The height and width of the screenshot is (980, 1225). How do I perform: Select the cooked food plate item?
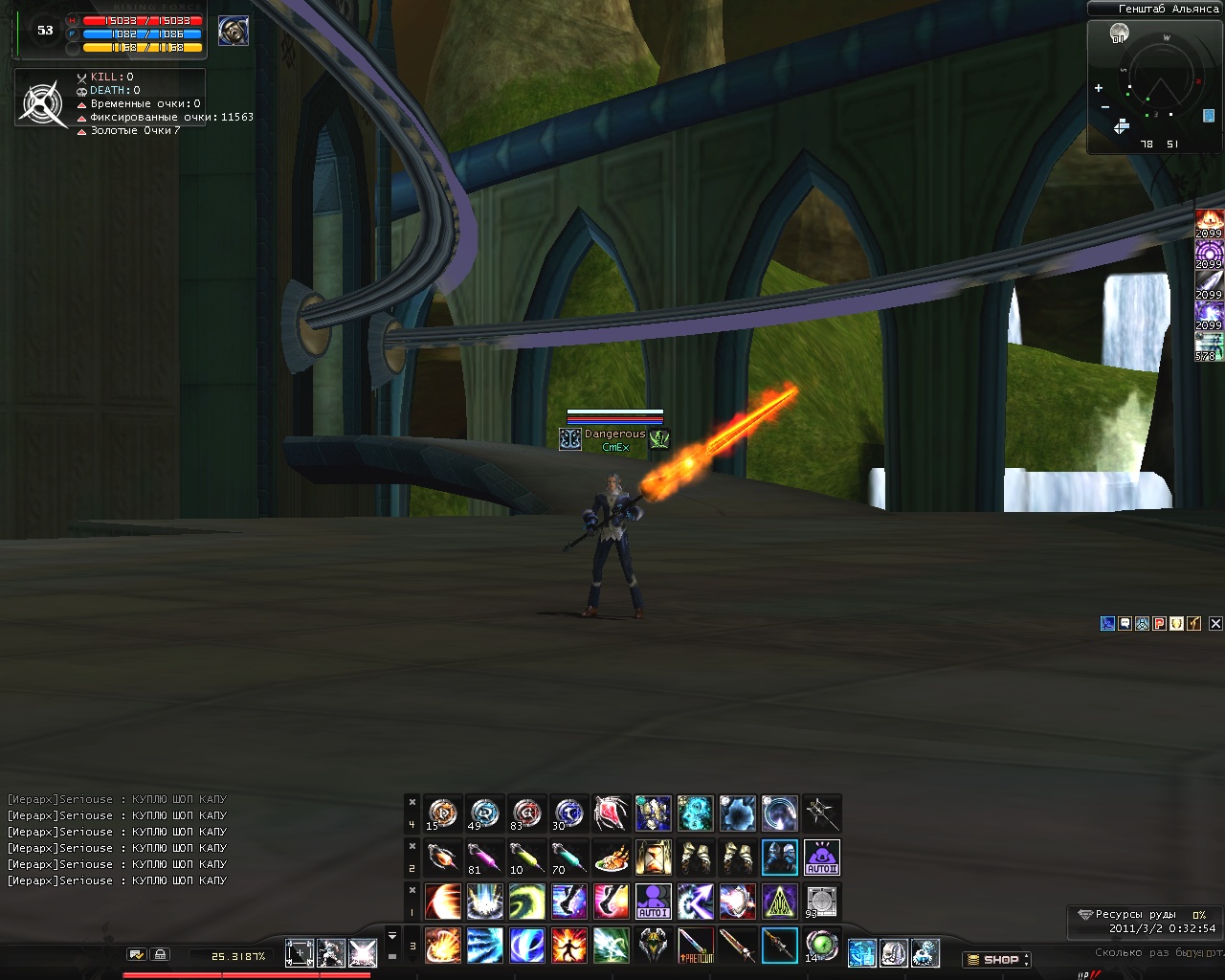click(x=612, y=857)
